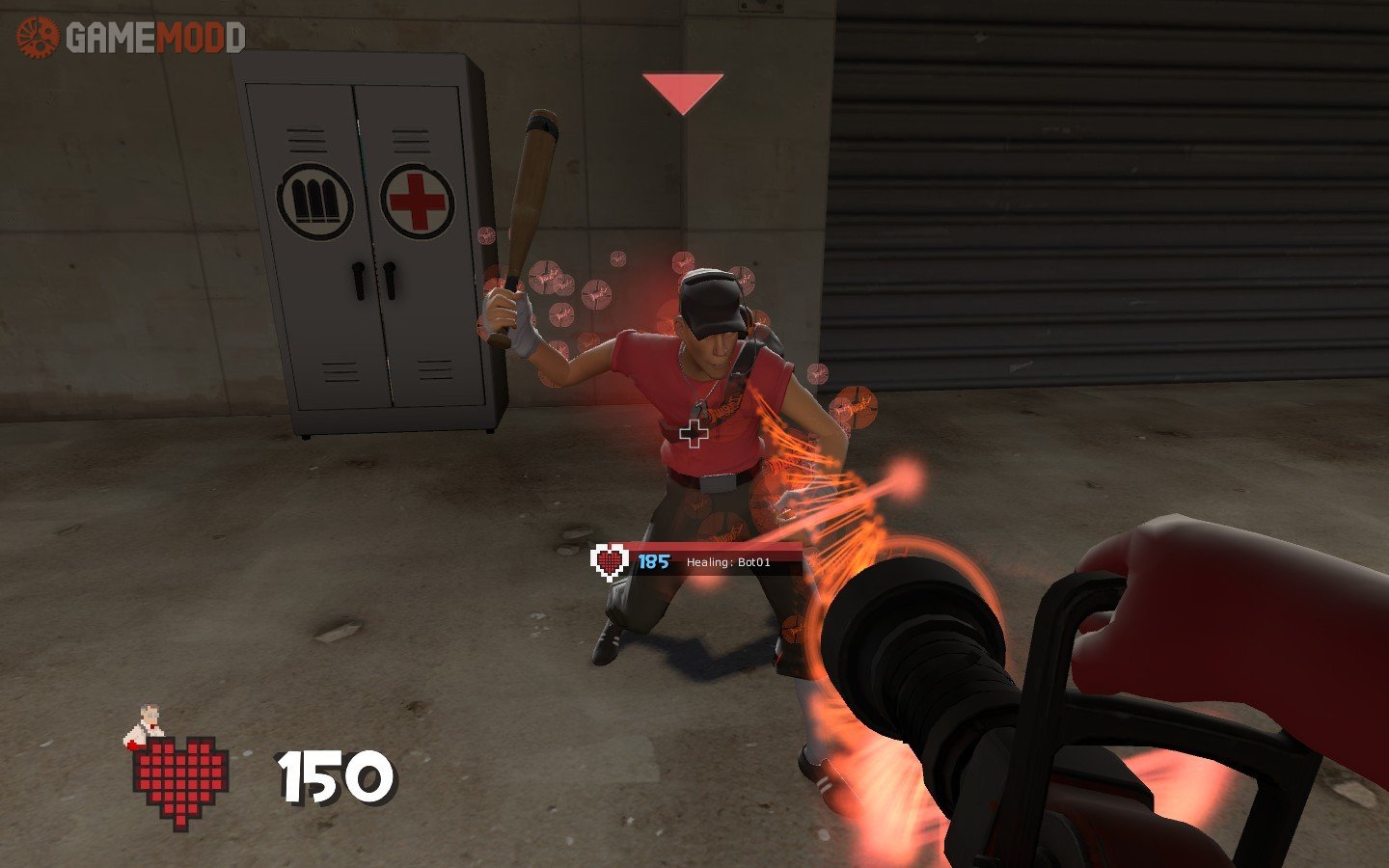This screenshot has height=868, width=1389.
Task: Click the small heart beside the 185 readout
Action: tap(610, 561)
